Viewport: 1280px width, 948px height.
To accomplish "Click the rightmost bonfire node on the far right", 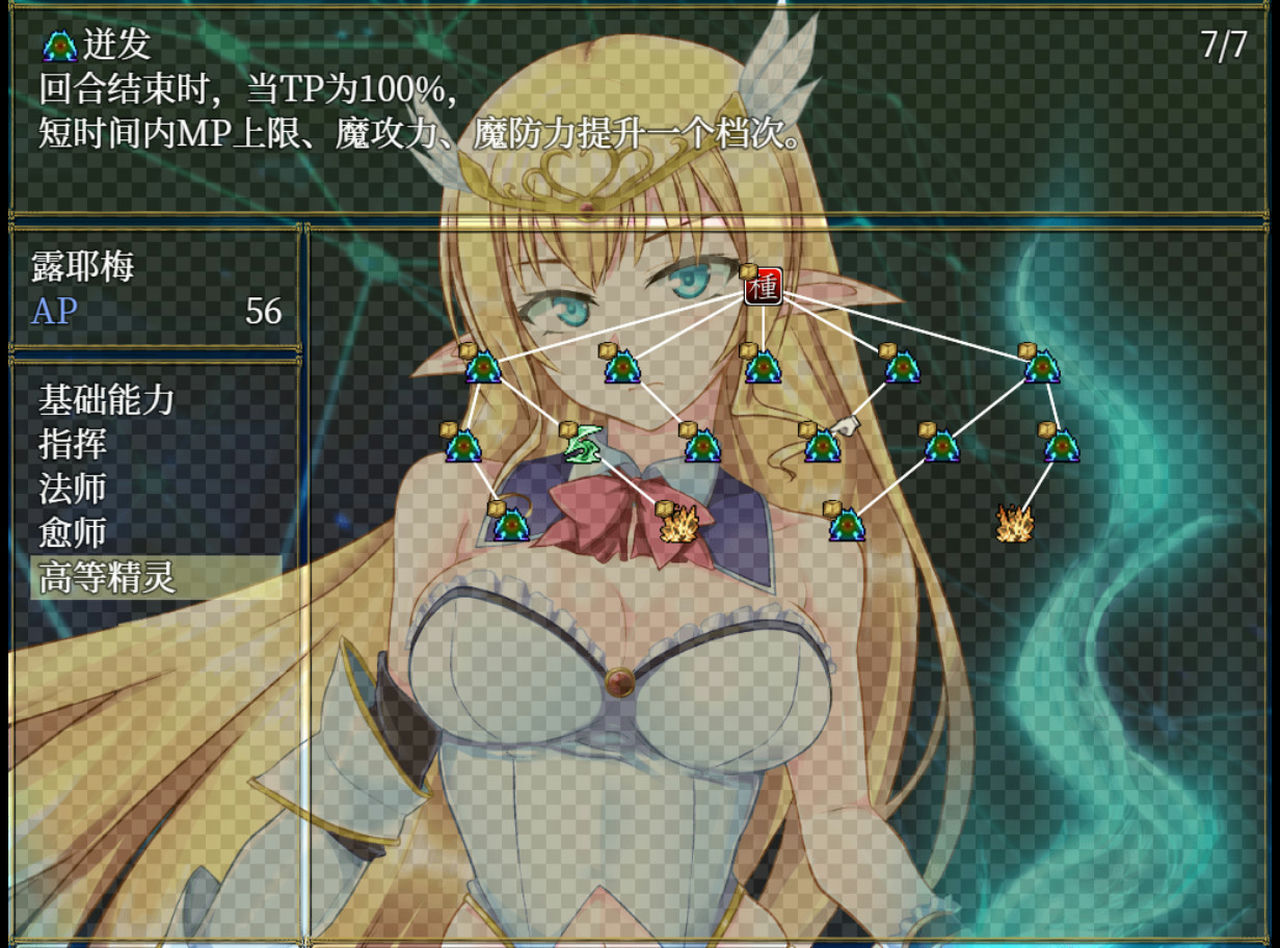I will [x=1013, y=522].
